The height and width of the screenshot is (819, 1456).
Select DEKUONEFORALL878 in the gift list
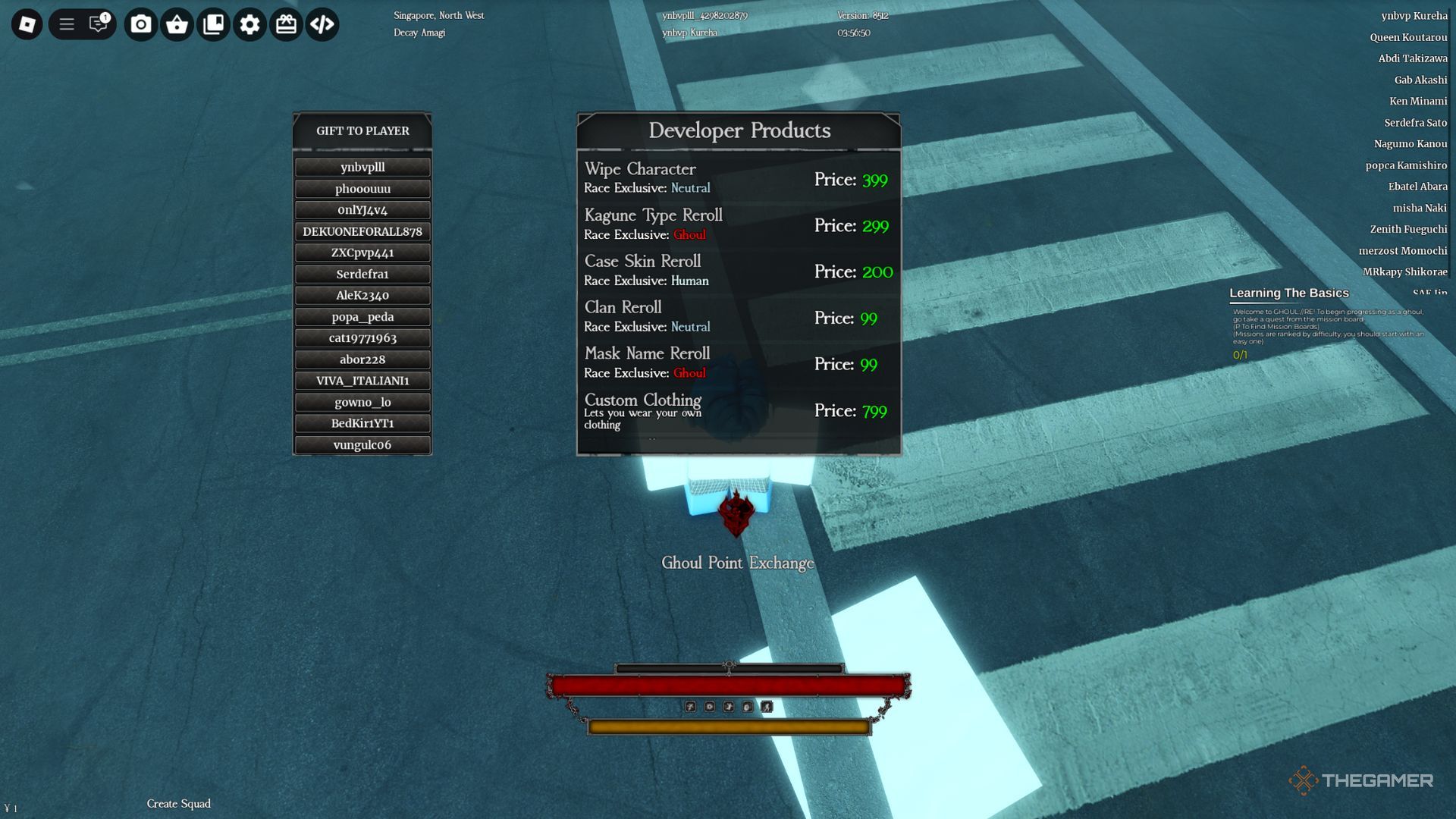pyautogui.click(x=362, y=231)
